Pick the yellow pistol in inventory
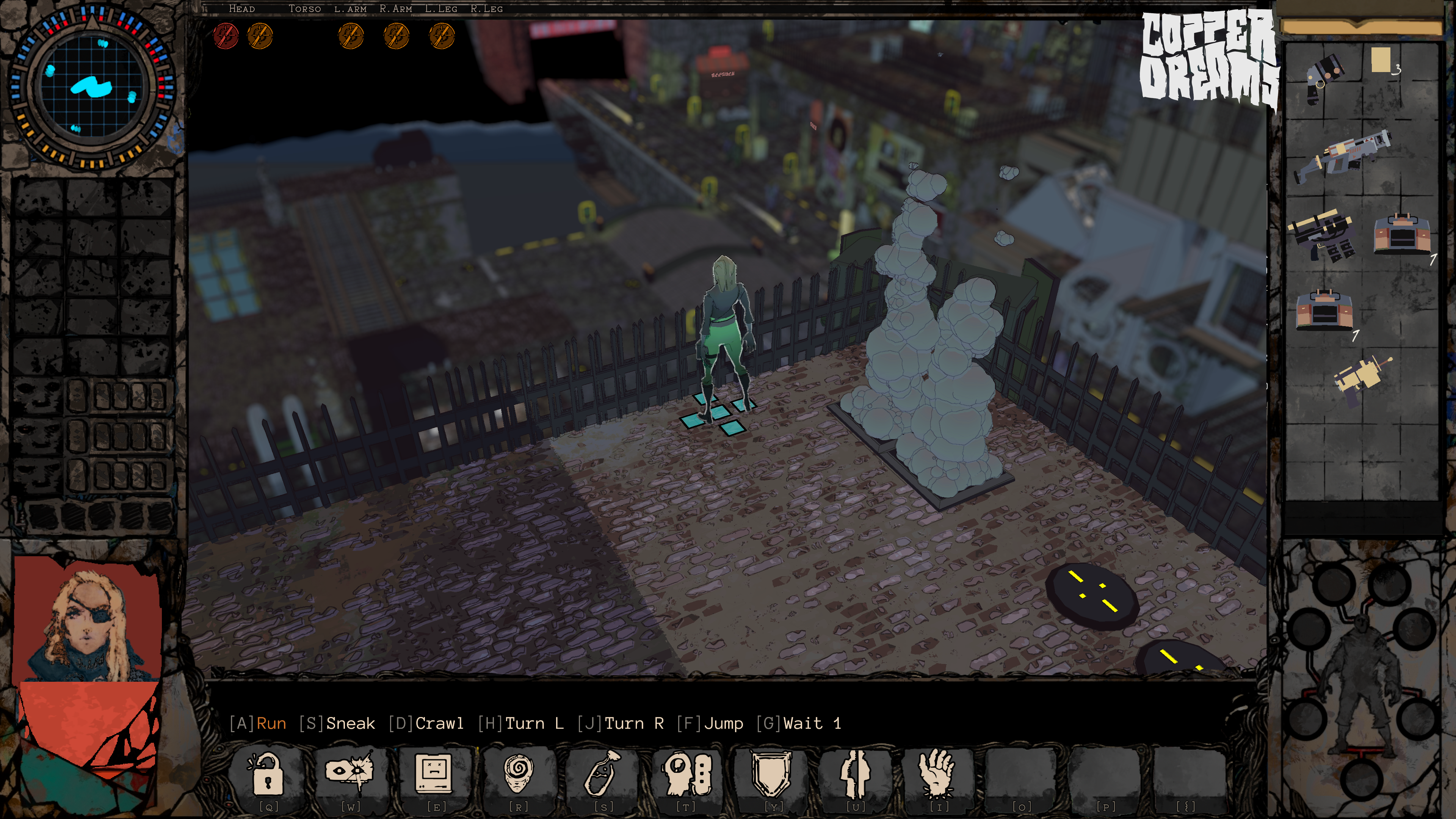 pyautogui.click(x=1361, y=380)
